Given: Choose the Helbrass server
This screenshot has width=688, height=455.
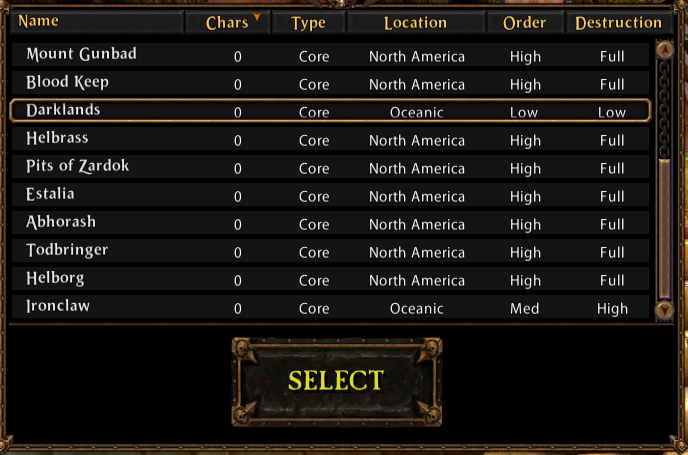Looking at the screenshot, I should pyautogui.click(x=330, y=140).
